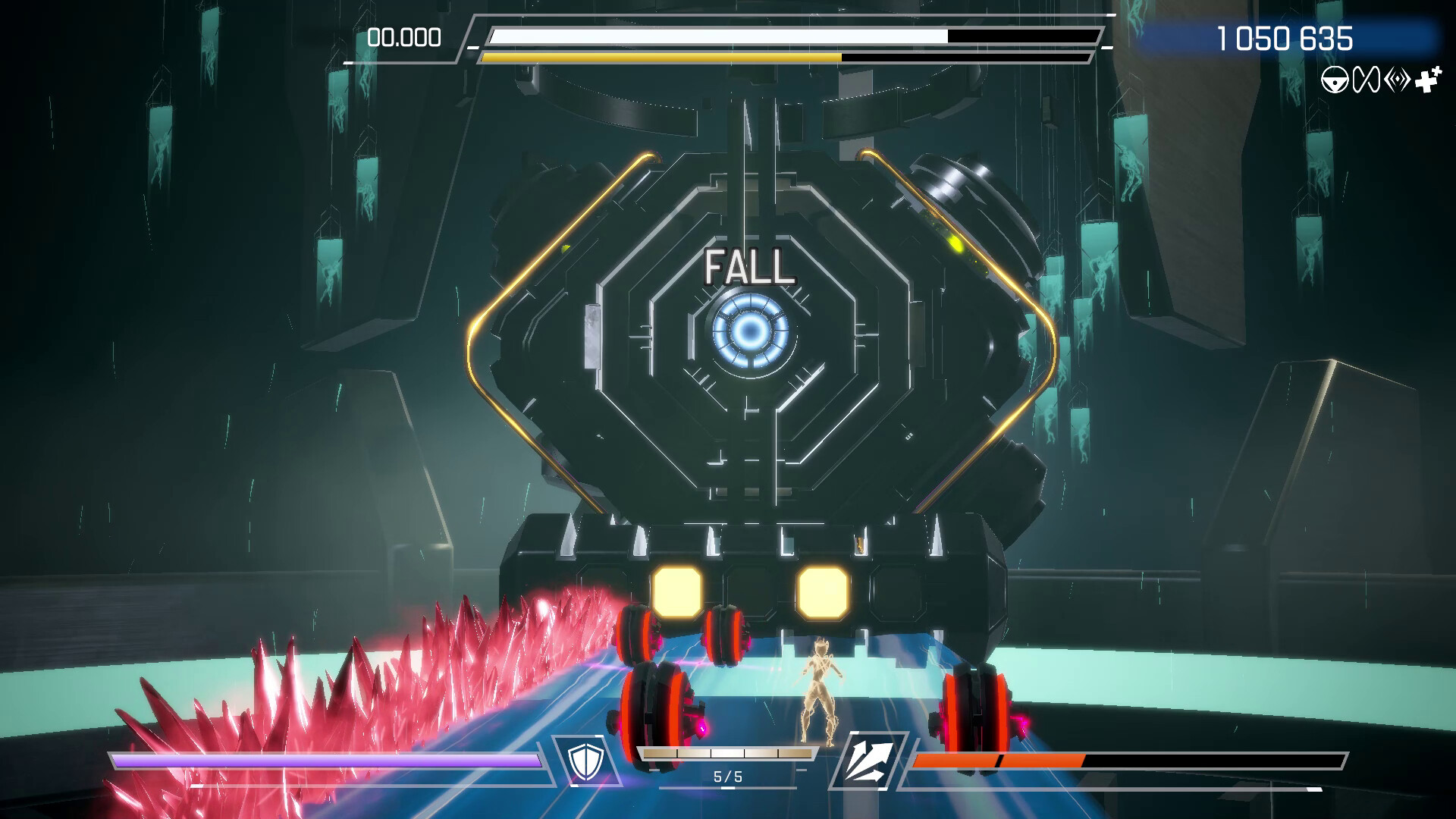Click the yellow boss health bar
Screen dimensions: 1456x819
660,56
